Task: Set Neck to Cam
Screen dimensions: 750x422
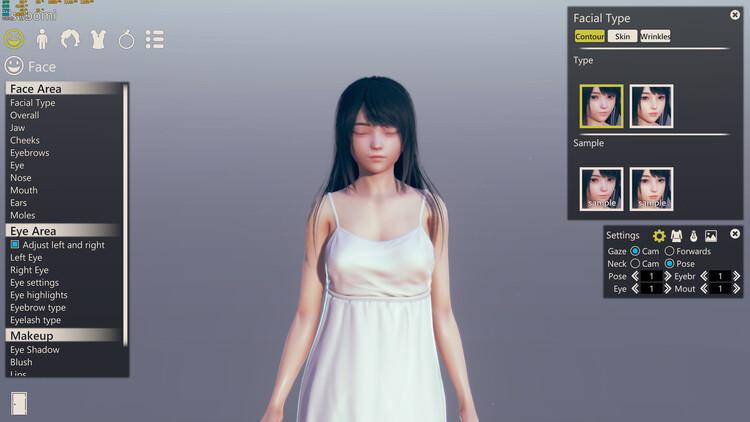Action: pyautogui.click(x=635, y=263)
